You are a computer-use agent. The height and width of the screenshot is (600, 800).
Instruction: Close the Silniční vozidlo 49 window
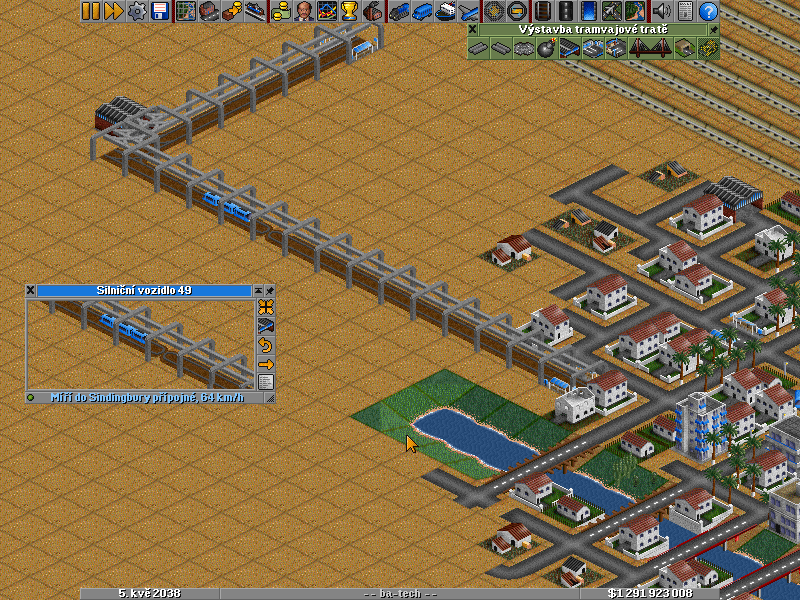[31, 290]
